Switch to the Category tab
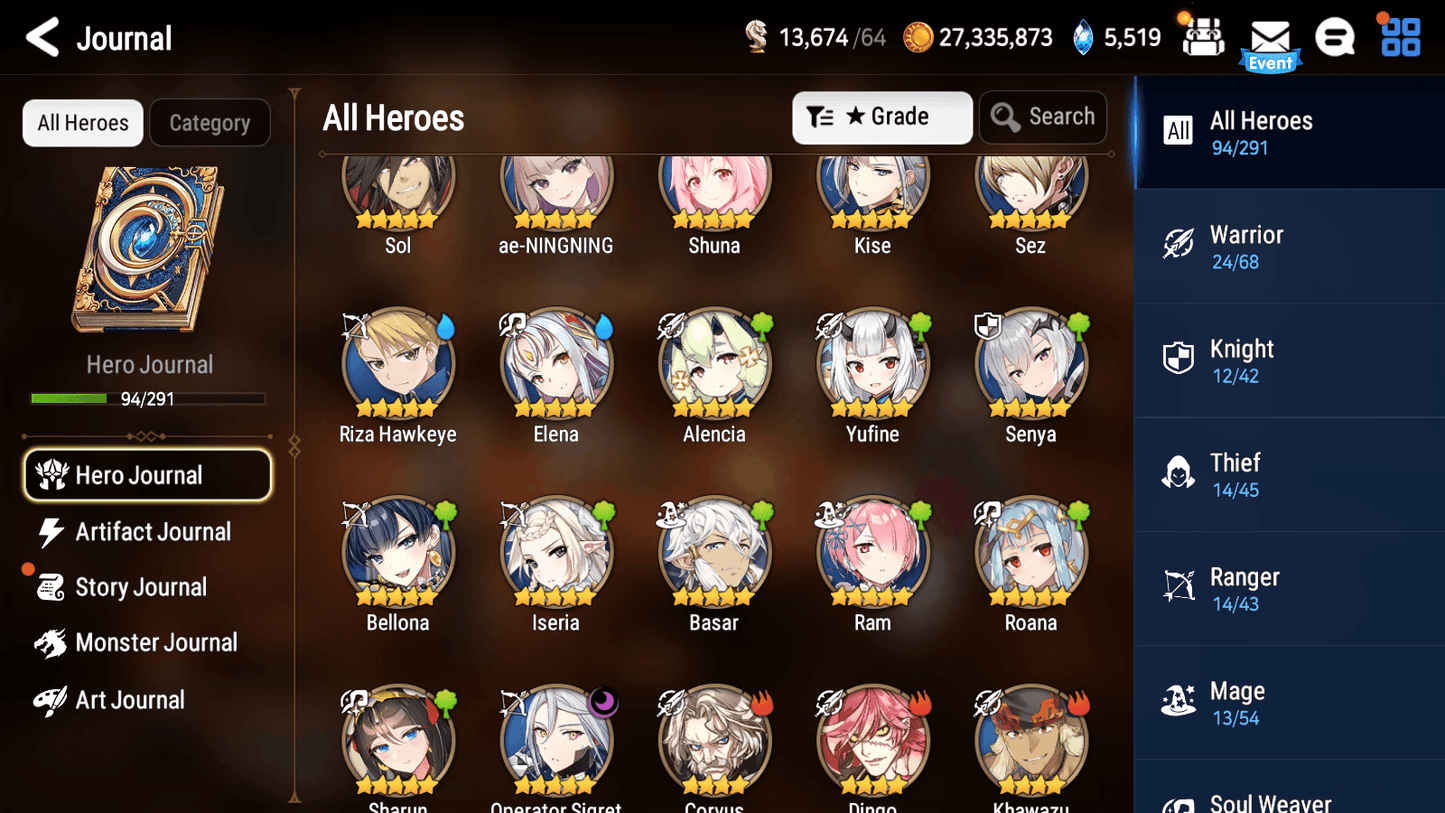 click(210, 122)
